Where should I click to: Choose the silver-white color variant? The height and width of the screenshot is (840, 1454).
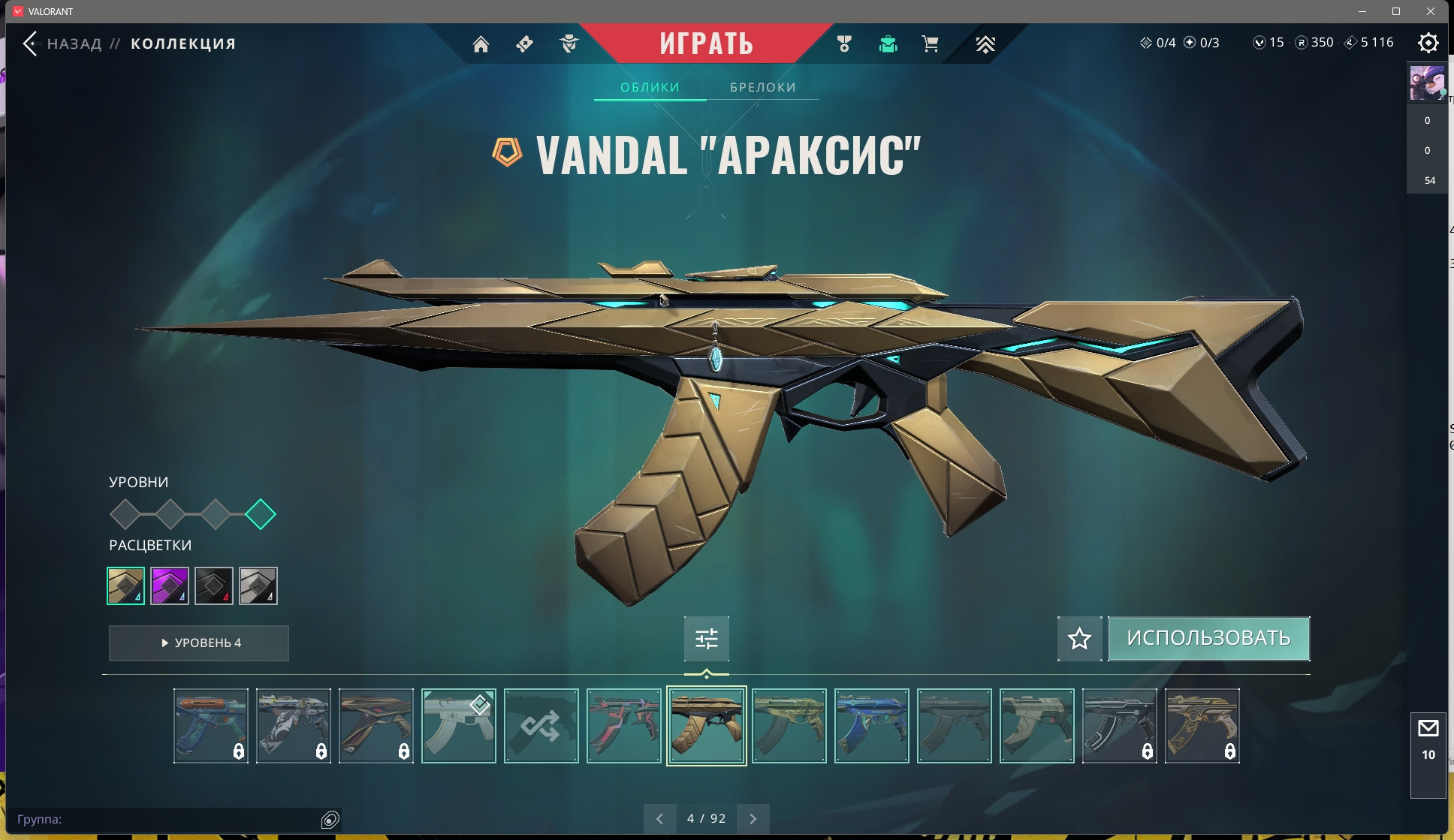(x=258, y=586)
